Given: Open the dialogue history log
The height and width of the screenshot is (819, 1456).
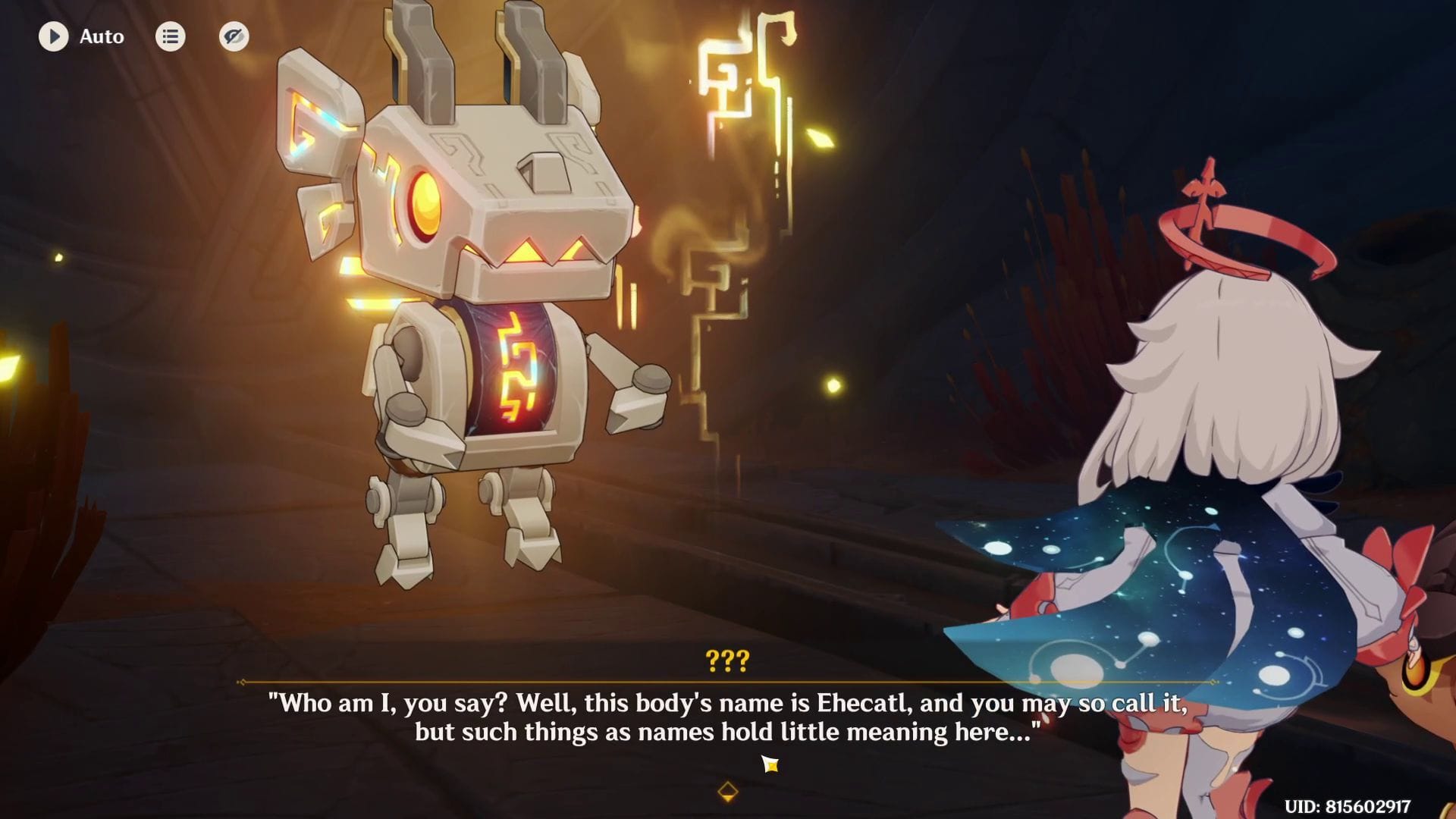Looking at the screenshot, I should (x=170, y=36).
